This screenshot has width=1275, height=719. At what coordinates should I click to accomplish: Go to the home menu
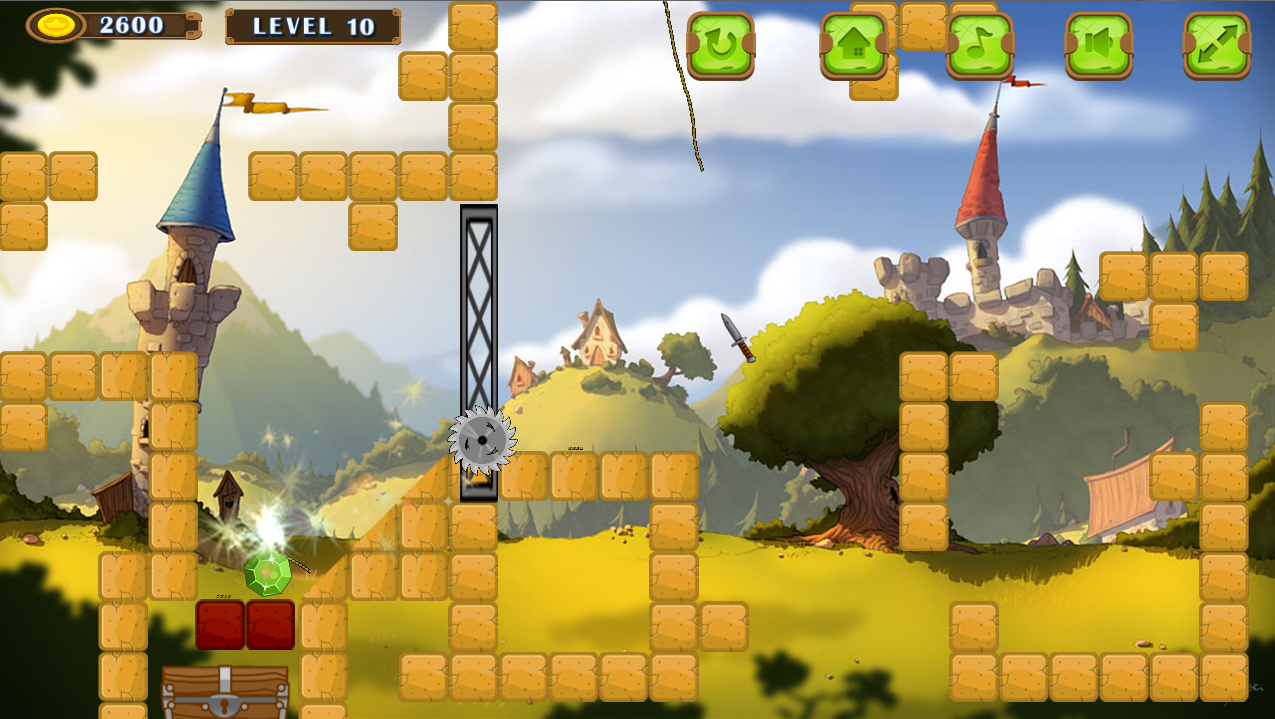[854, 45]
